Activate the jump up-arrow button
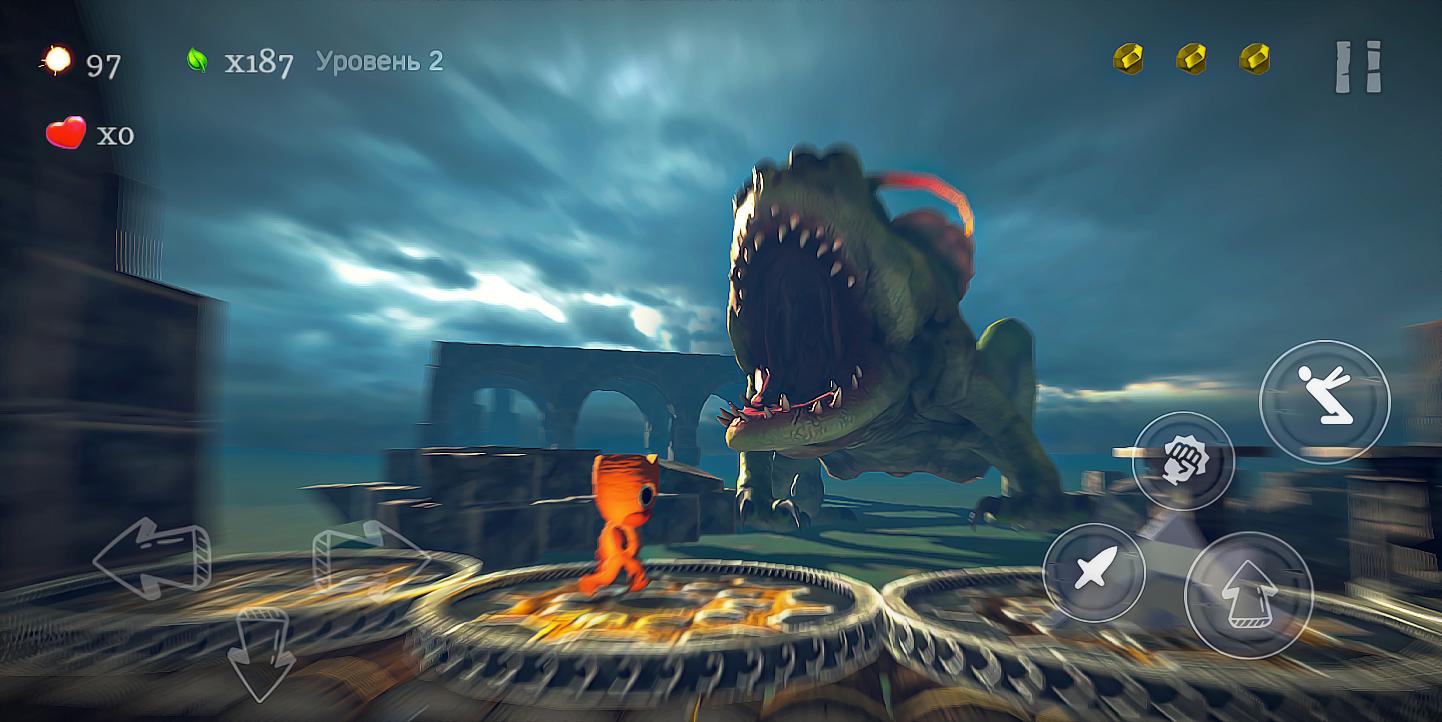The width and height of the screenshot is (1442, 722). coord(1248,595)
